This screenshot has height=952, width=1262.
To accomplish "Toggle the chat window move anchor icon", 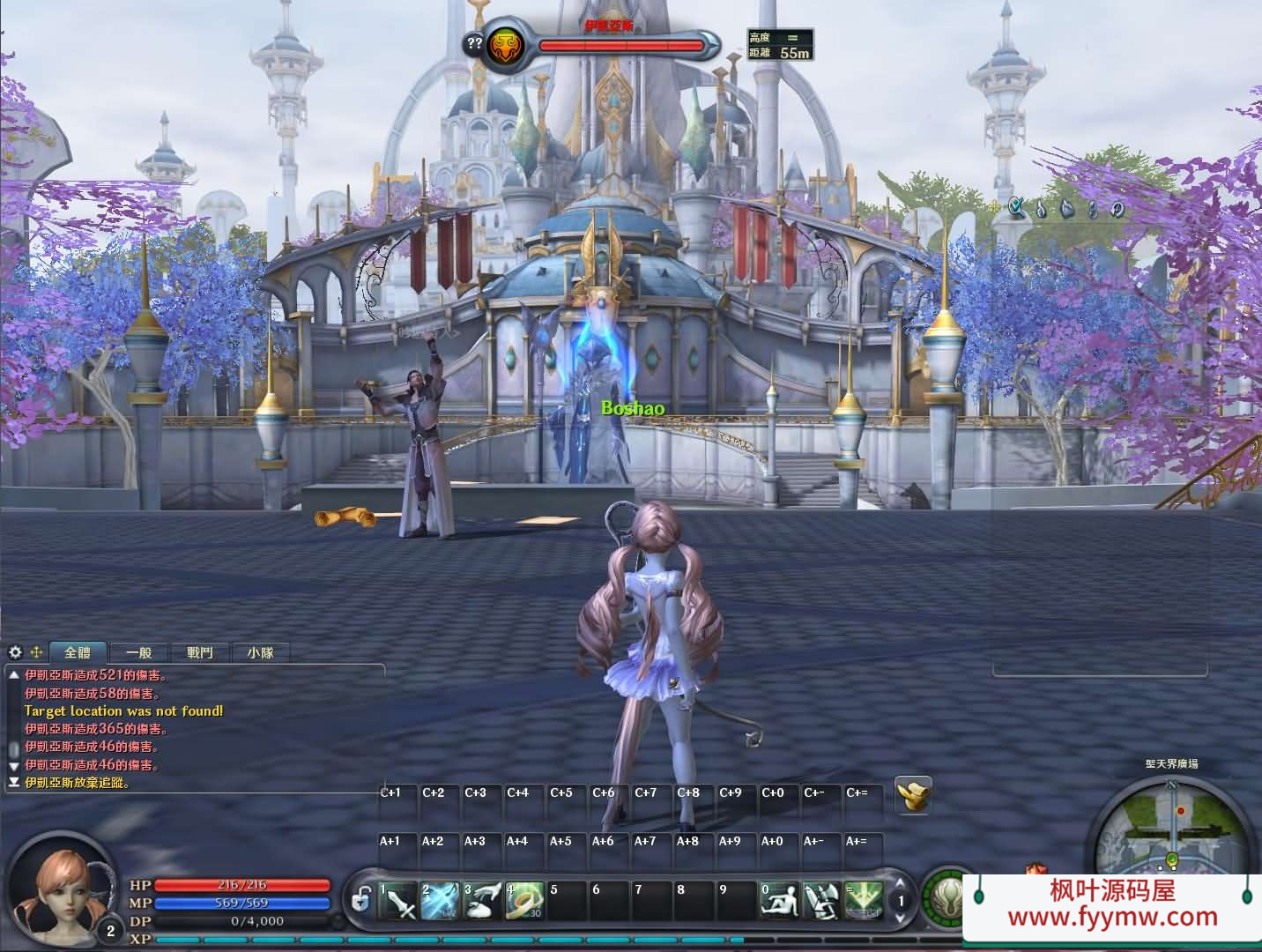I will (x=37, y=652).
